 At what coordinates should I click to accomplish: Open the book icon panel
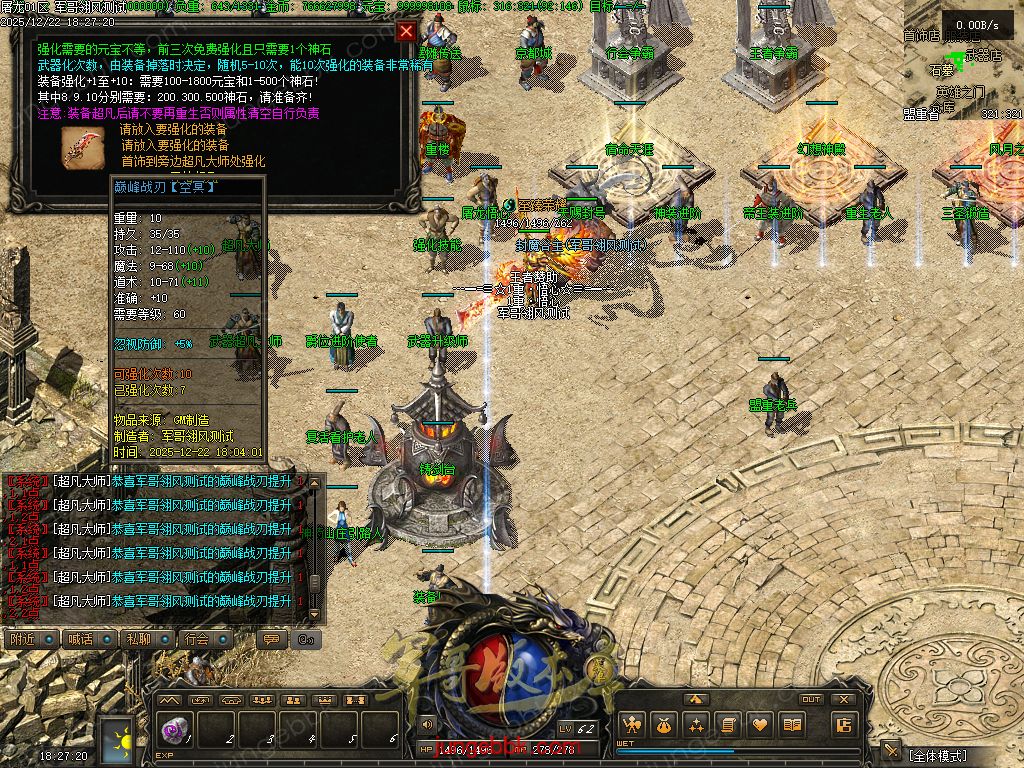tap(792, 725)
